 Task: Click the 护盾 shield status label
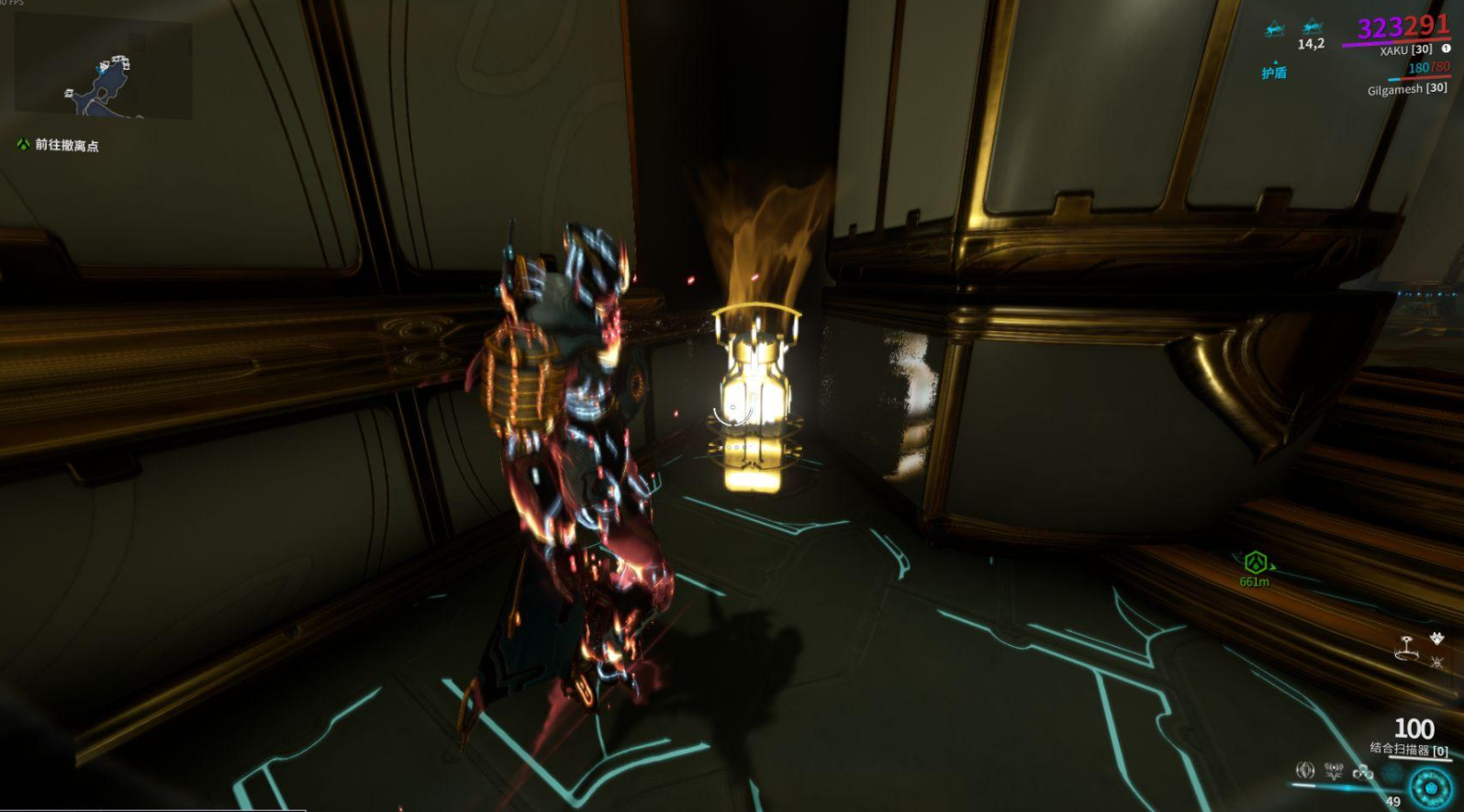coord(1274,72)
